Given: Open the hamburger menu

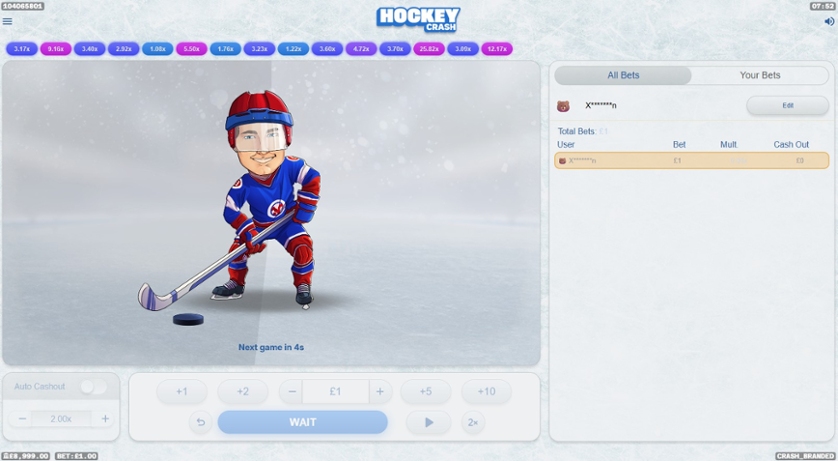Looking at the screenshot, I should coord(8,21).
